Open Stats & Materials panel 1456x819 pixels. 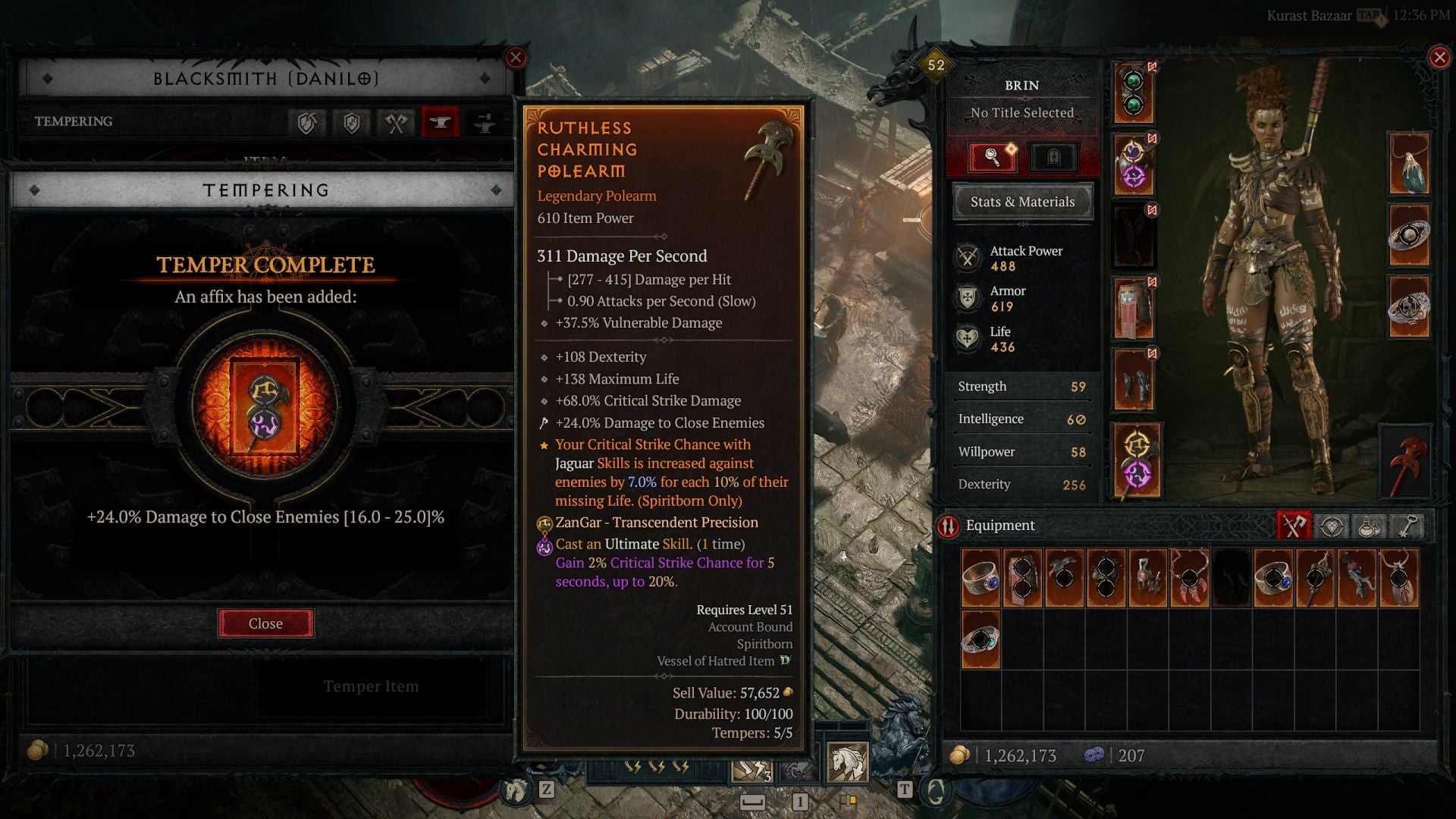coord(1022,202)
